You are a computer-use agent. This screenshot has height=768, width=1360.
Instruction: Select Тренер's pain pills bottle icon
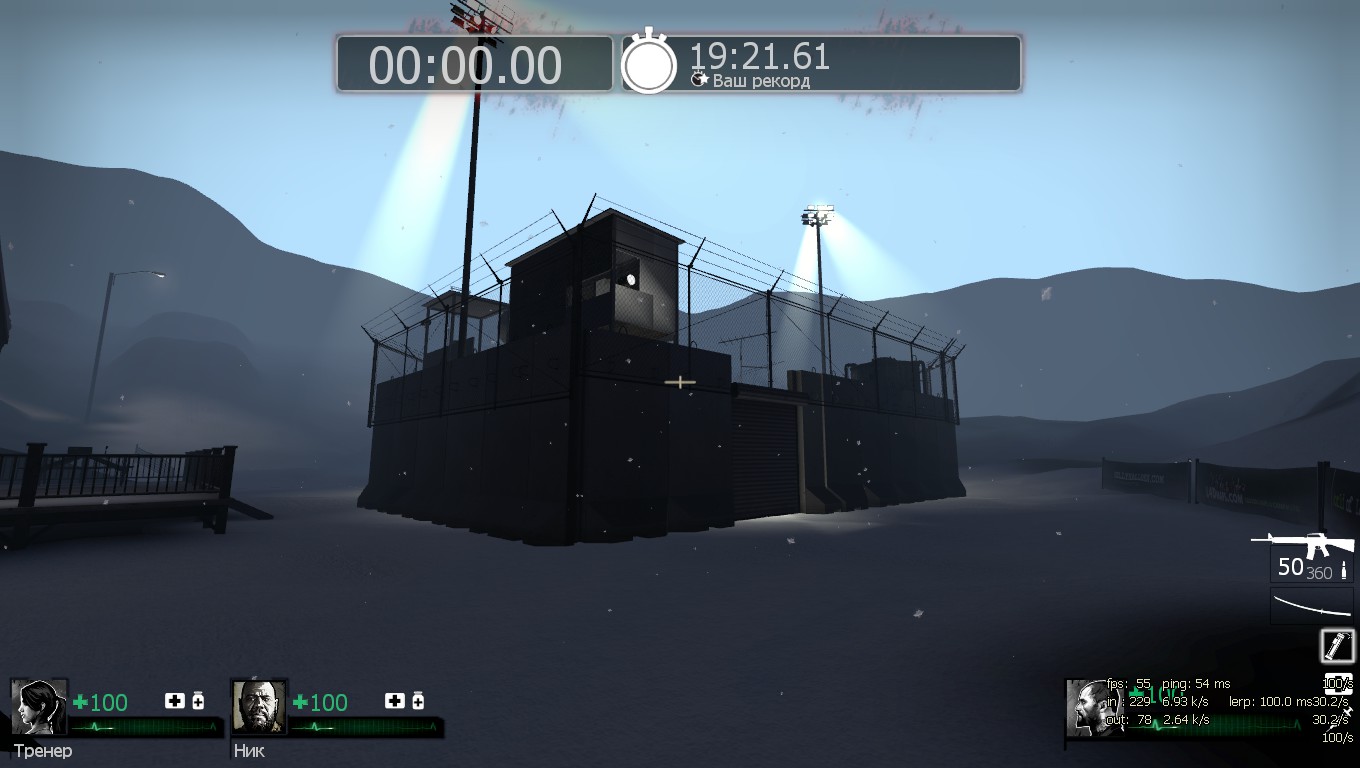198,701
